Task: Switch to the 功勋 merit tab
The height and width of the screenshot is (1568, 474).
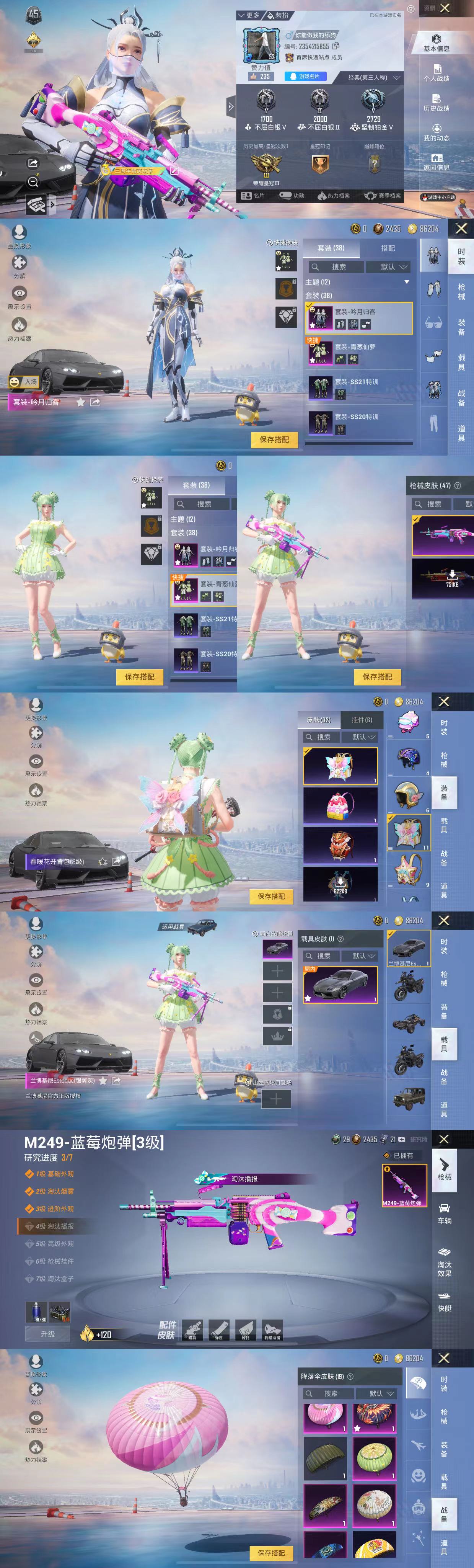Action: (x=292, y=195)
